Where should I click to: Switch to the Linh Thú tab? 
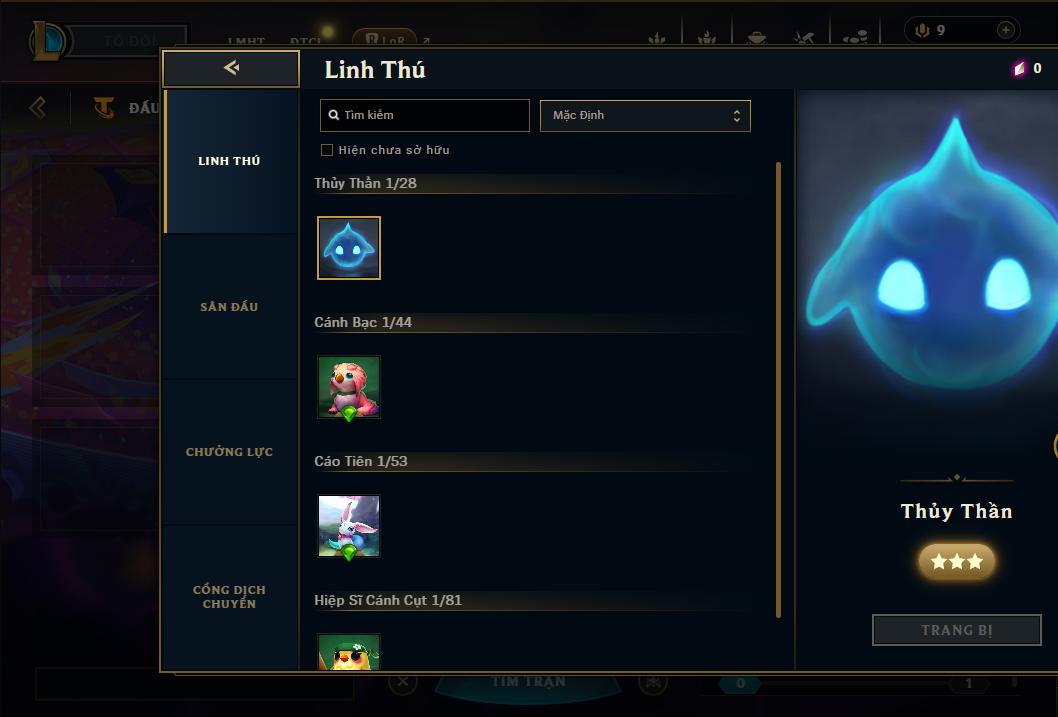coord(229,161)
